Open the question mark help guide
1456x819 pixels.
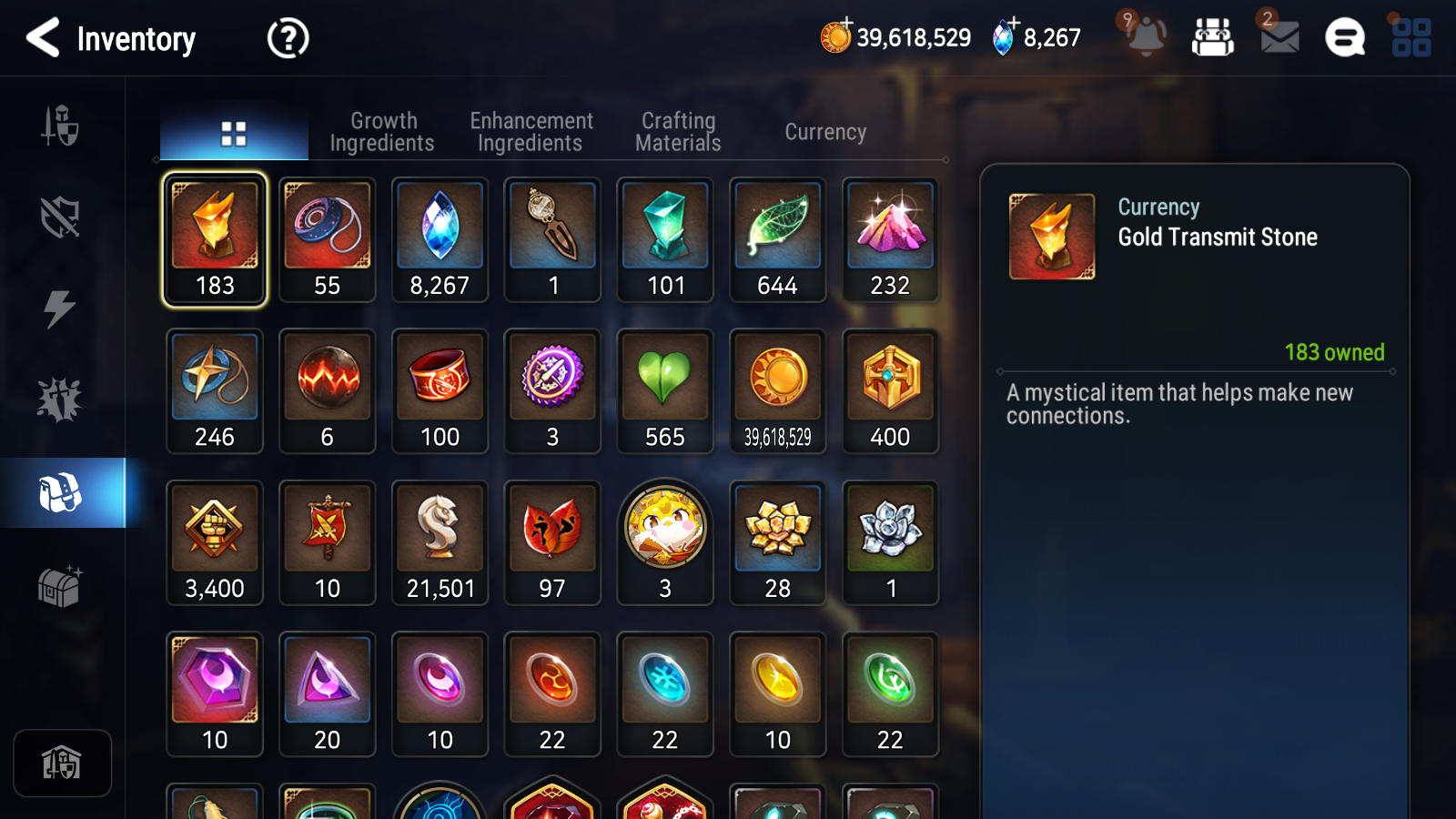click(288, 38)
